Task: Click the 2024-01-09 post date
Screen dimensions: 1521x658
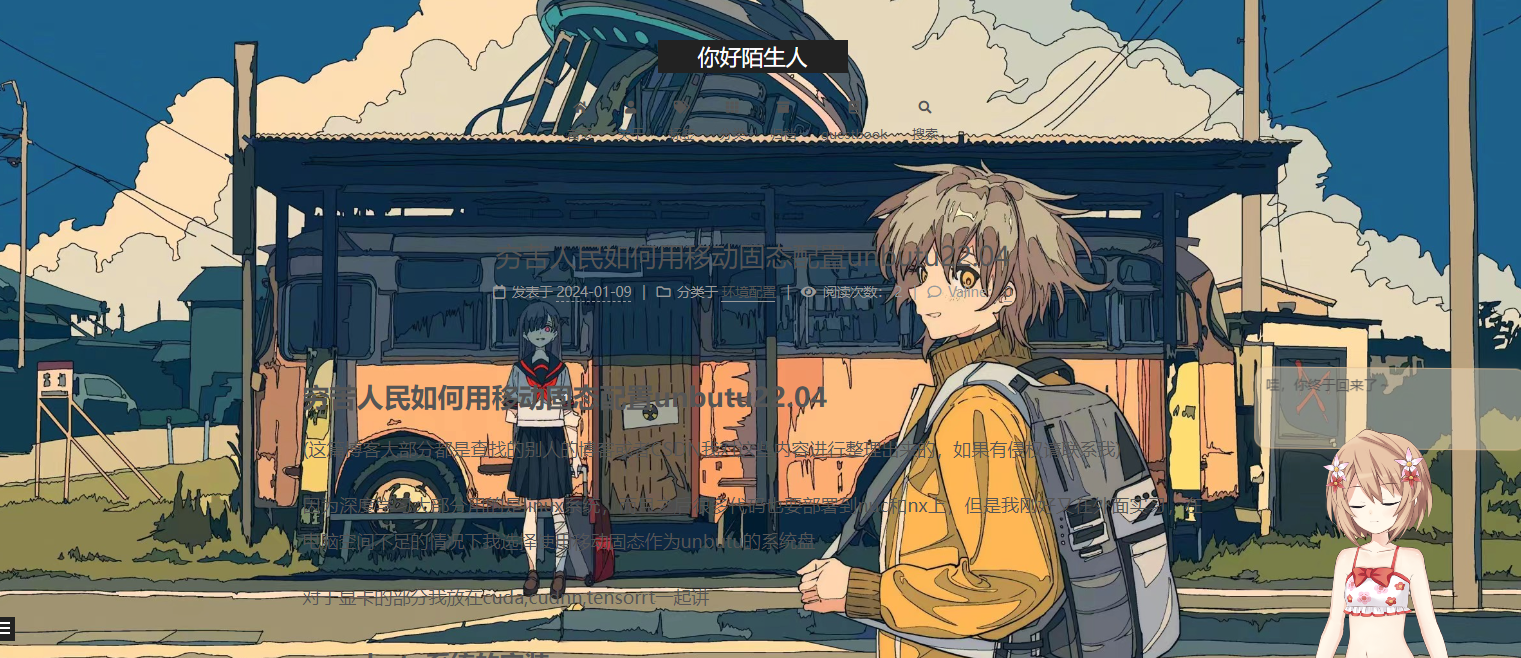Action: point(594,292)
